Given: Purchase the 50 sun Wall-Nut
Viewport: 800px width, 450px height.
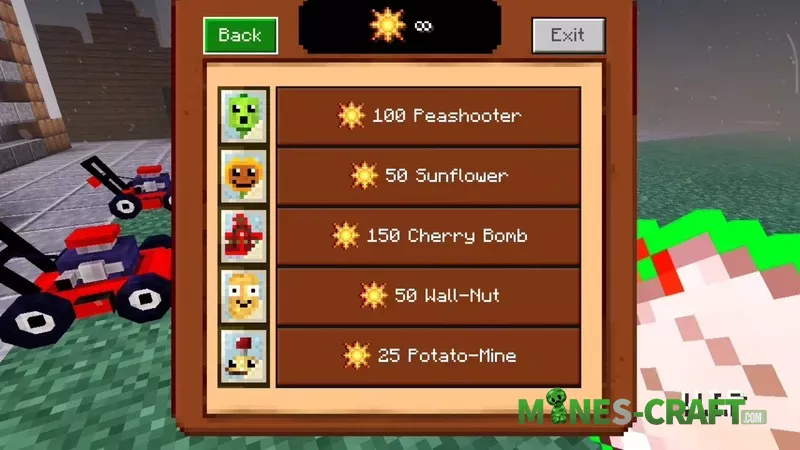Looking at the screenshot, I should 428,296.
